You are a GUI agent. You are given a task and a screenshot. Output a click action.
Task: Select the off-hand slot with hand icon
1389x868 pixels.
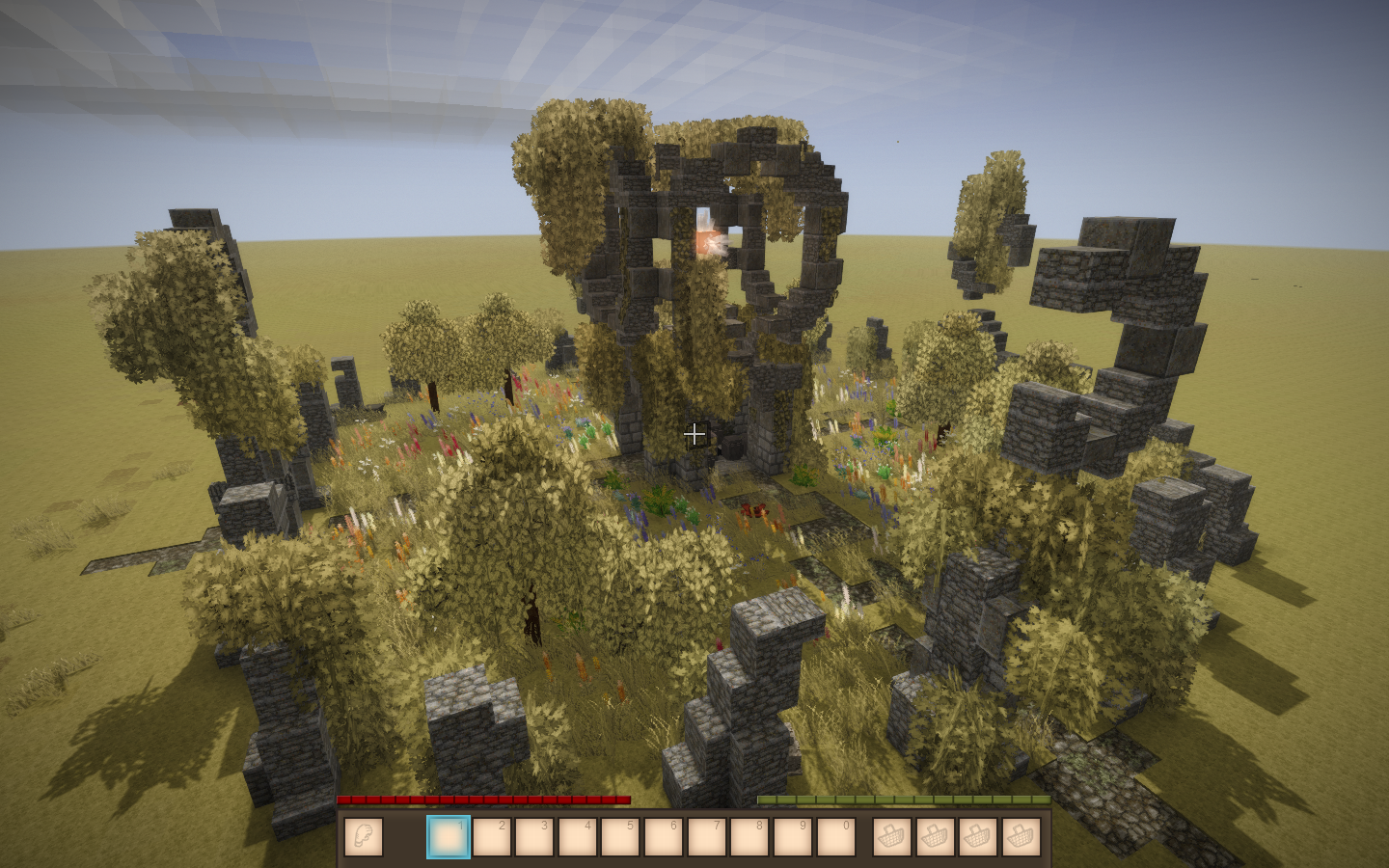[363, 837]
